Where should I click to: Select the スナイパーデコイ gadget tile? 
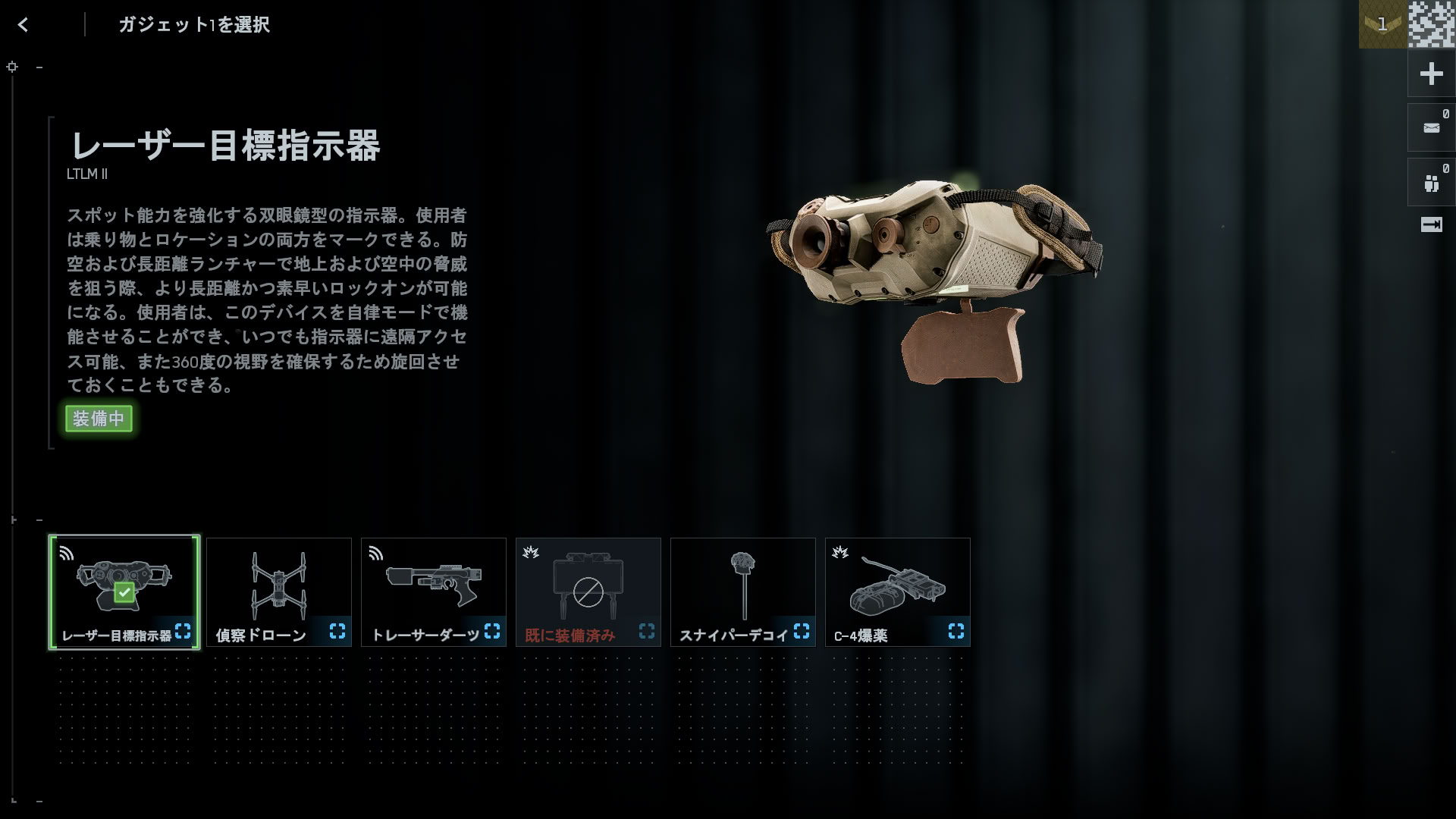pyautogui.click(x=743, y=591)
